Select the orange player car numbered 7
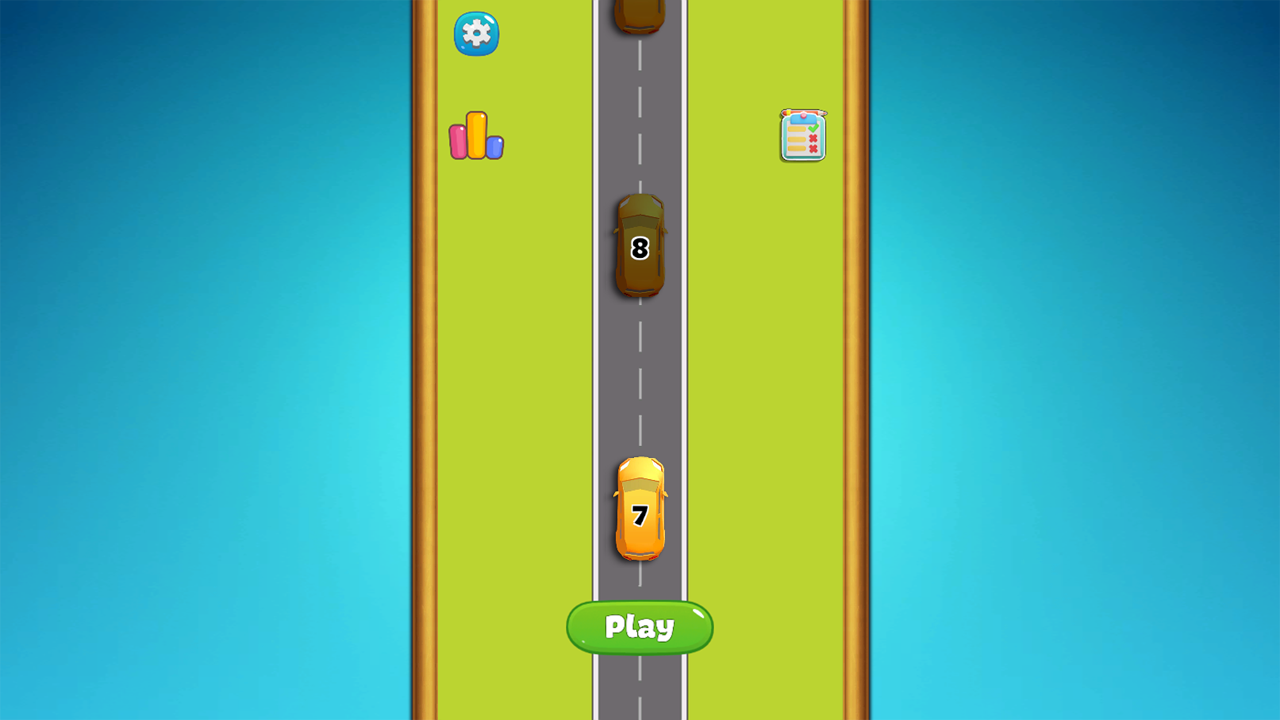 pyautogui.click(x=640, y=510)
